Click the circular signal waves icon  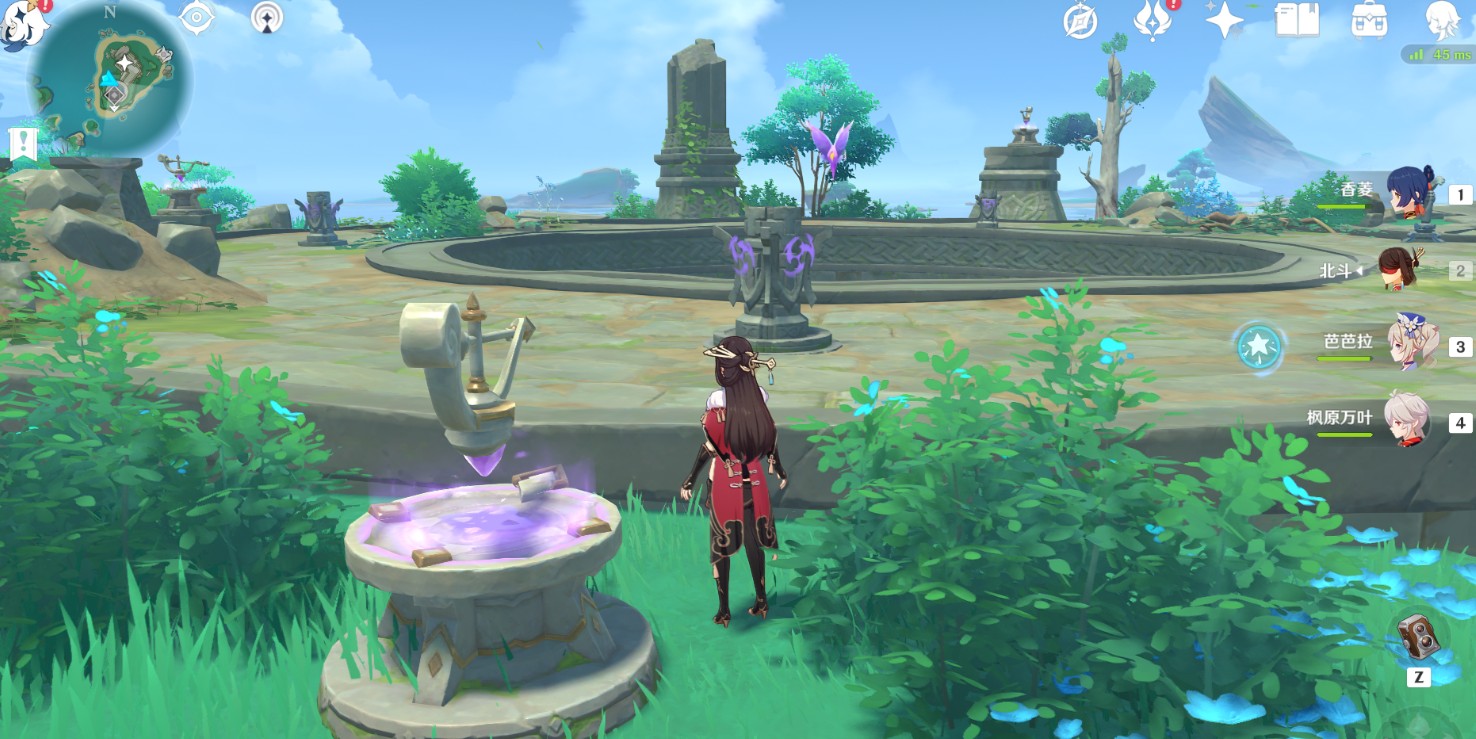pos(267,17)
